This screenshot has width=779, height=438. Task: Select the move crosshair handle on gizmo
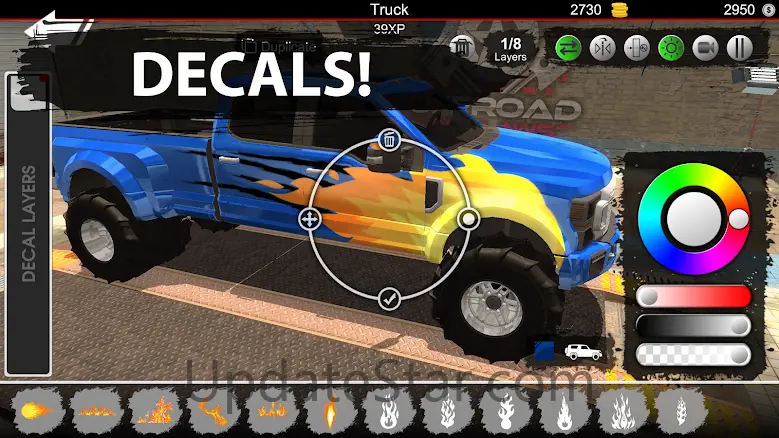(x=310, y=218)
